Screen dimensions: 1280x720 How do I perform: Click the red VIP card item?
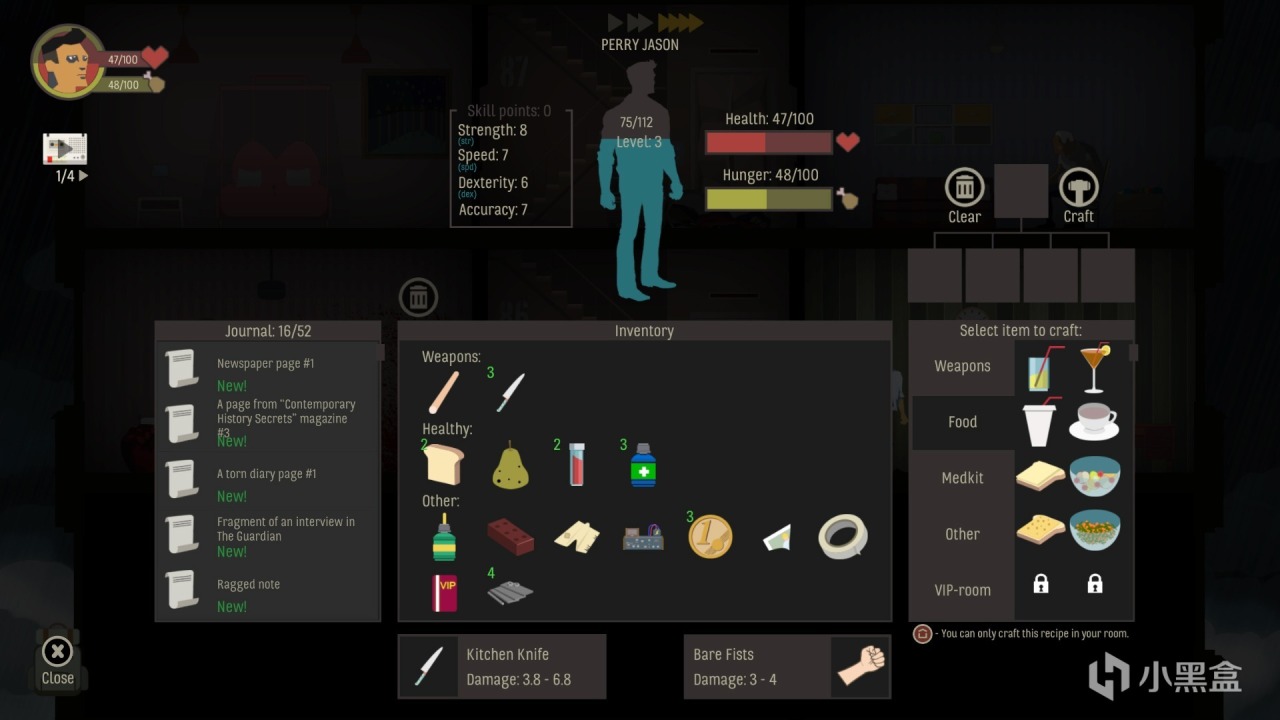(444, 592)
